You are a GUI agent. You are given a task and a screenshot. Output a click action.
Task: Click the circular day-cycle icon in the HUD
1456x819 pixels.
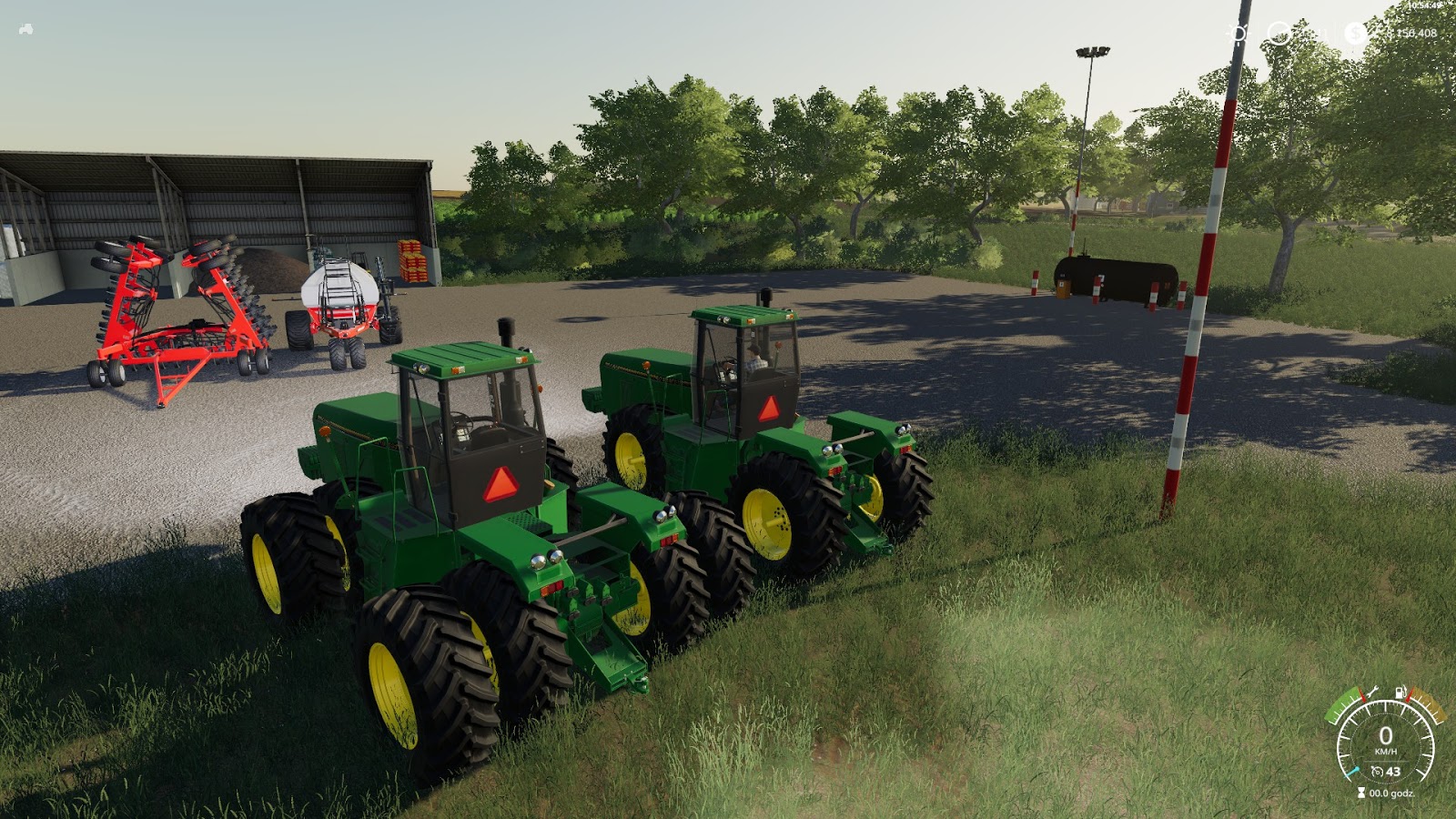coord(1279,34)
